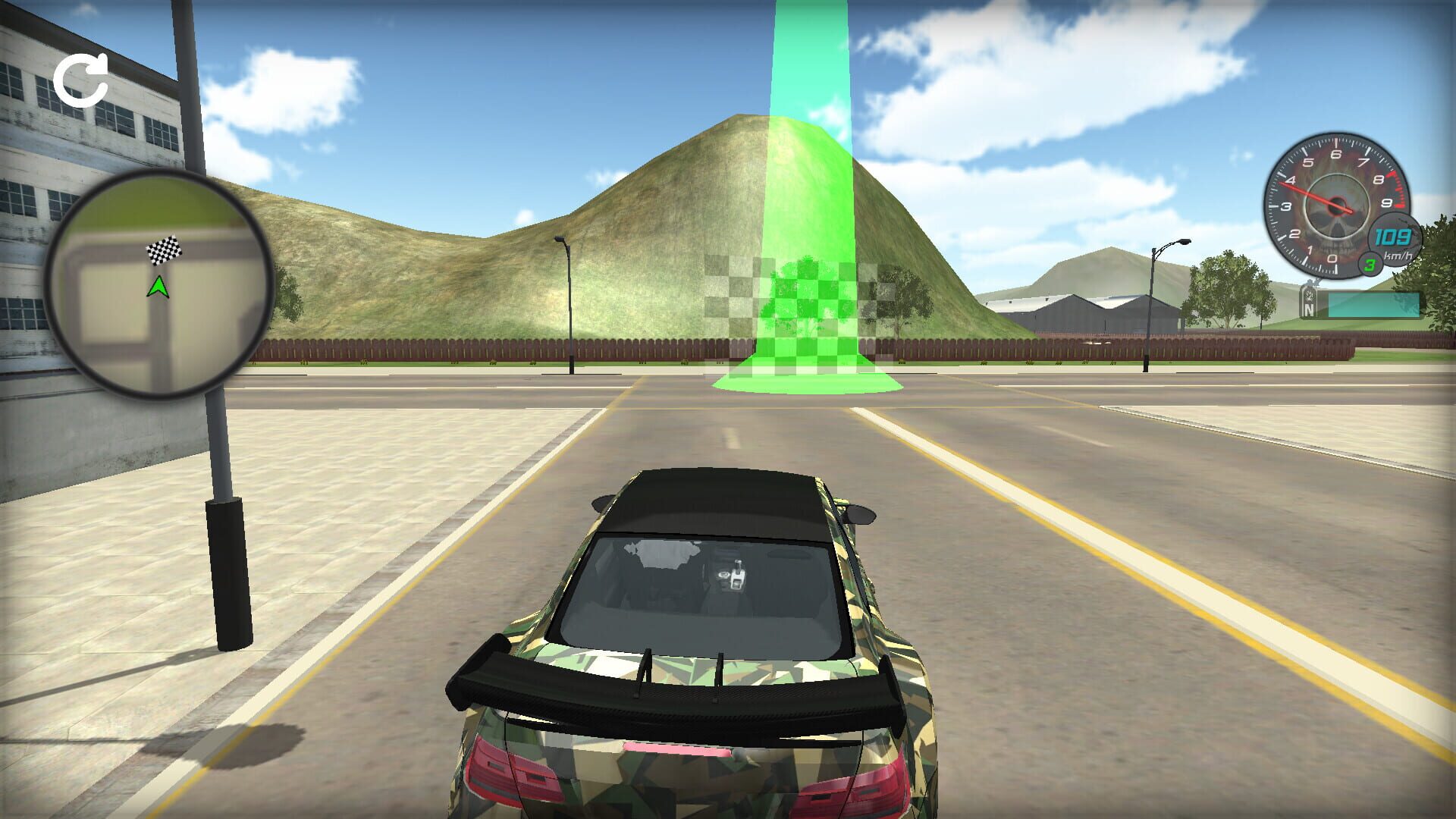Click the redline zone on the tachometer

click(x=1395, y=190)
